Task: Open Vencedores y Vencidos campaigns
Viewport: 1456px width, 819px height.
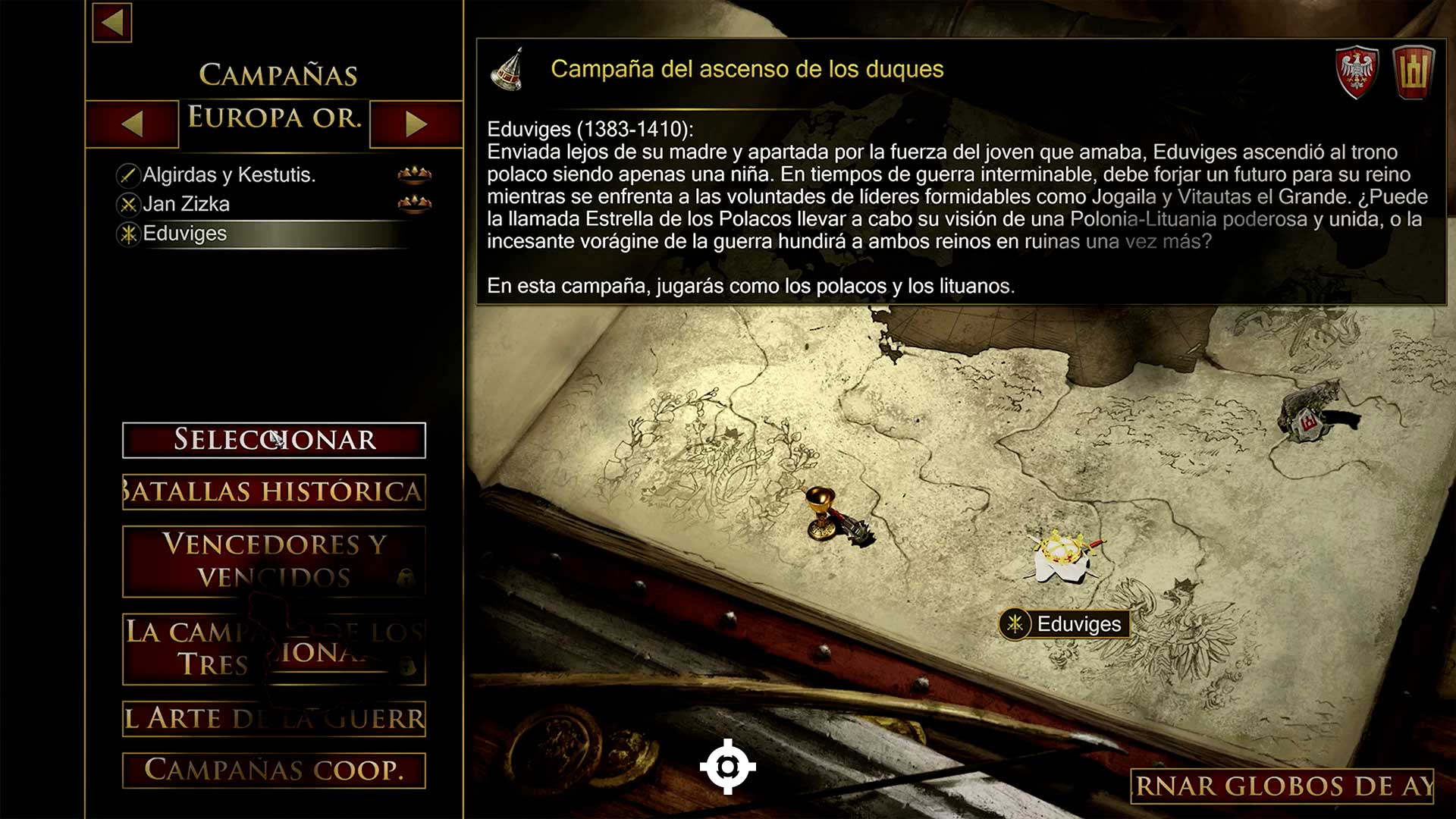Action: [x=274, y=560]
